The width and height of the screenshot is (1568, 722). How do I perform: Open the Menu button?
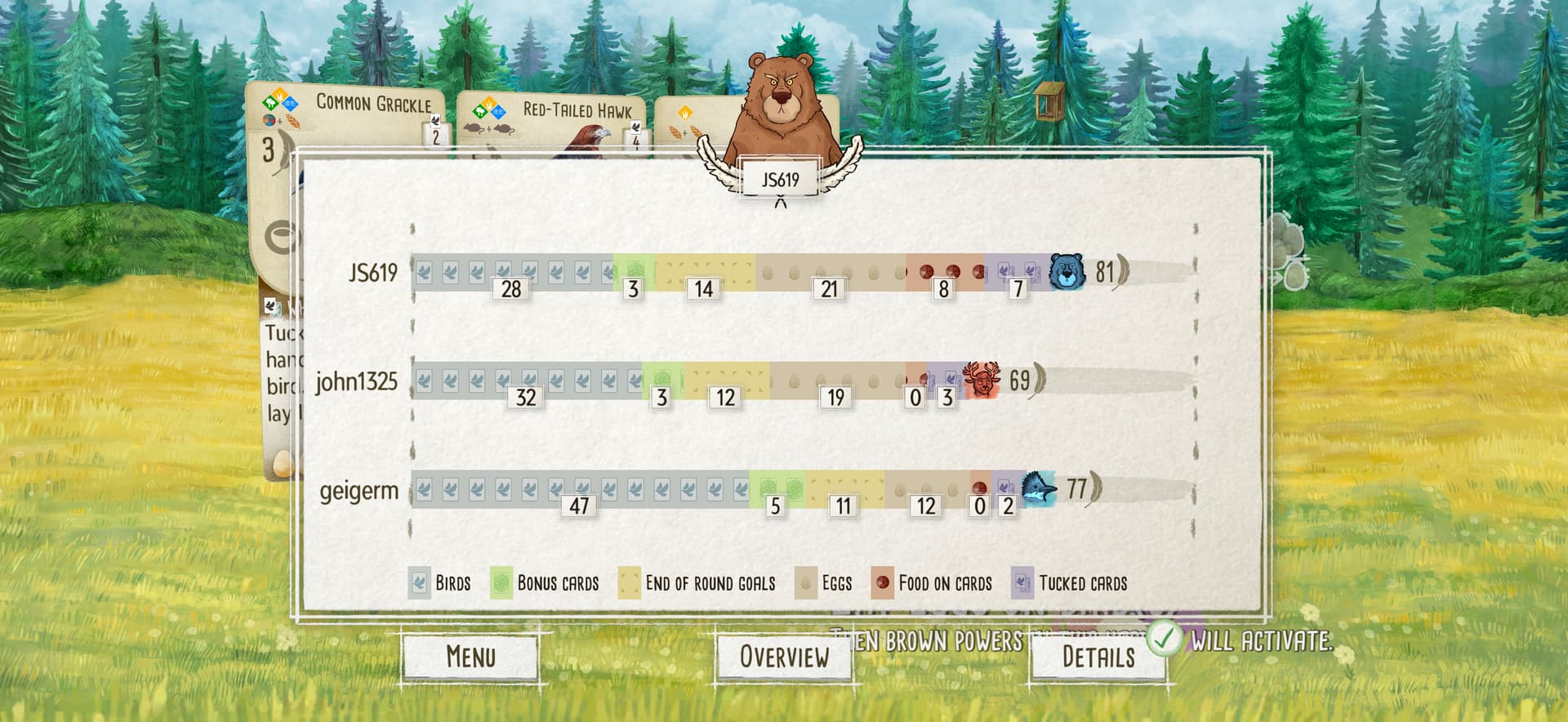(470, 657)
